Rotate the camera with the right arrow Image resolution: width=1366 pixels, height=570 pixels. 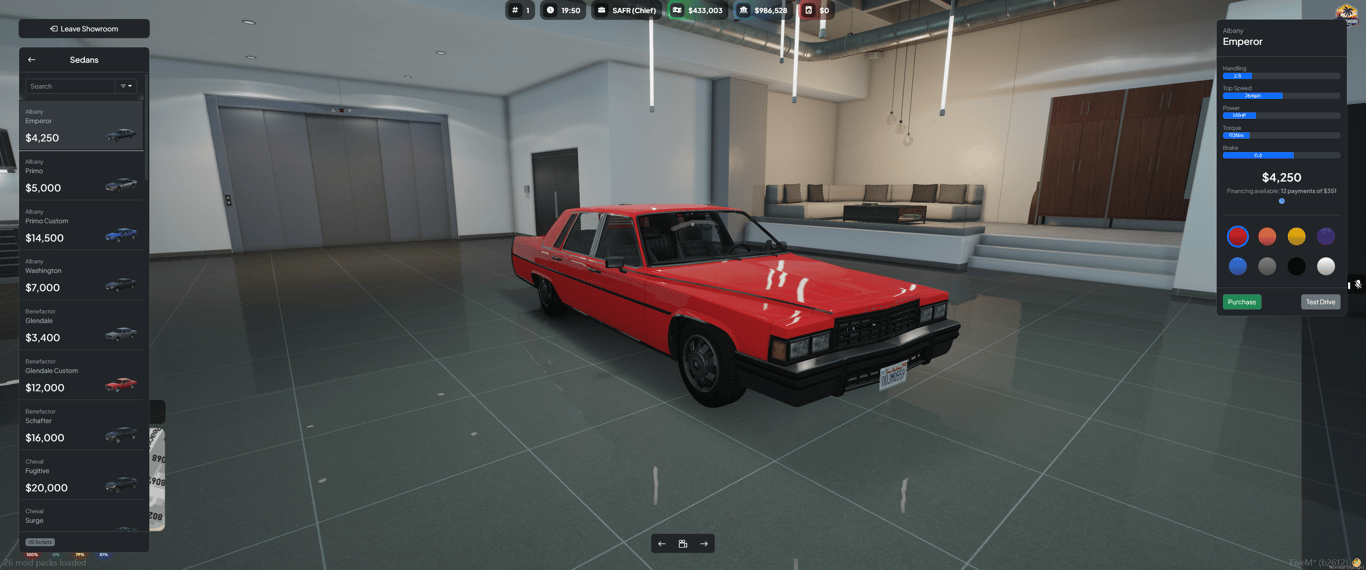click(x=704, y=544)
